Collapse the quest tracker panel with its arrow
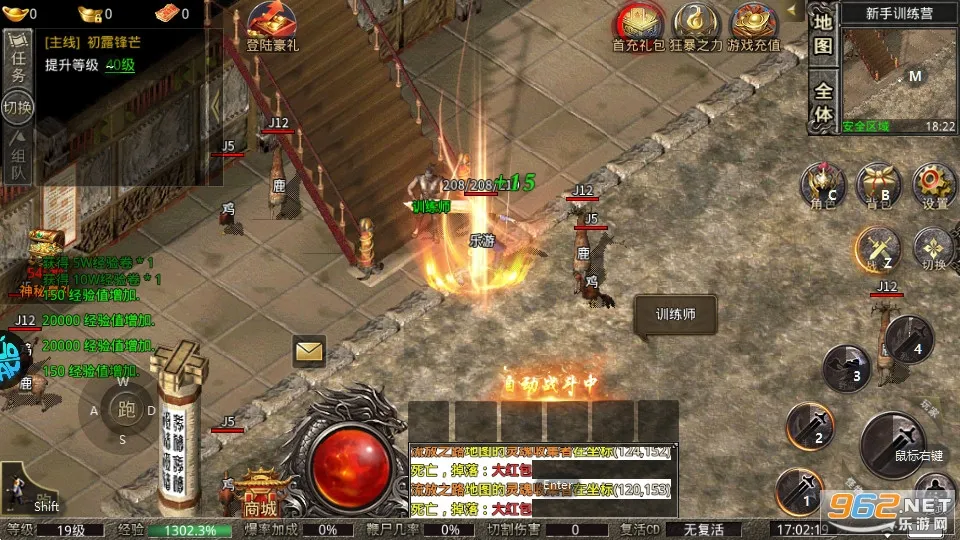 (x=215, y=107)
